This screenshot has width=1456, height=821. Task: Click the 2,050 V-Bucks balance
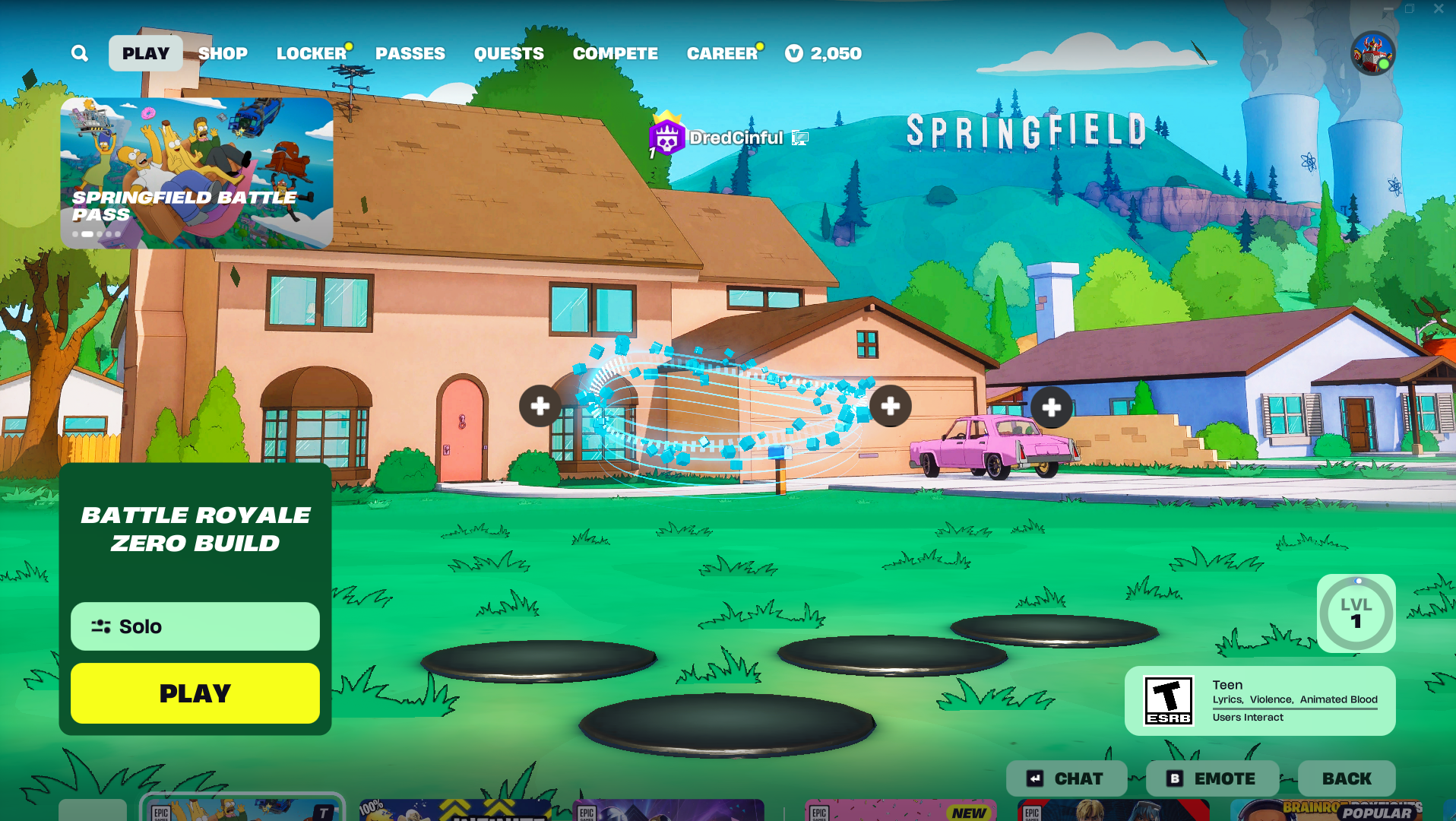point(824,53)
